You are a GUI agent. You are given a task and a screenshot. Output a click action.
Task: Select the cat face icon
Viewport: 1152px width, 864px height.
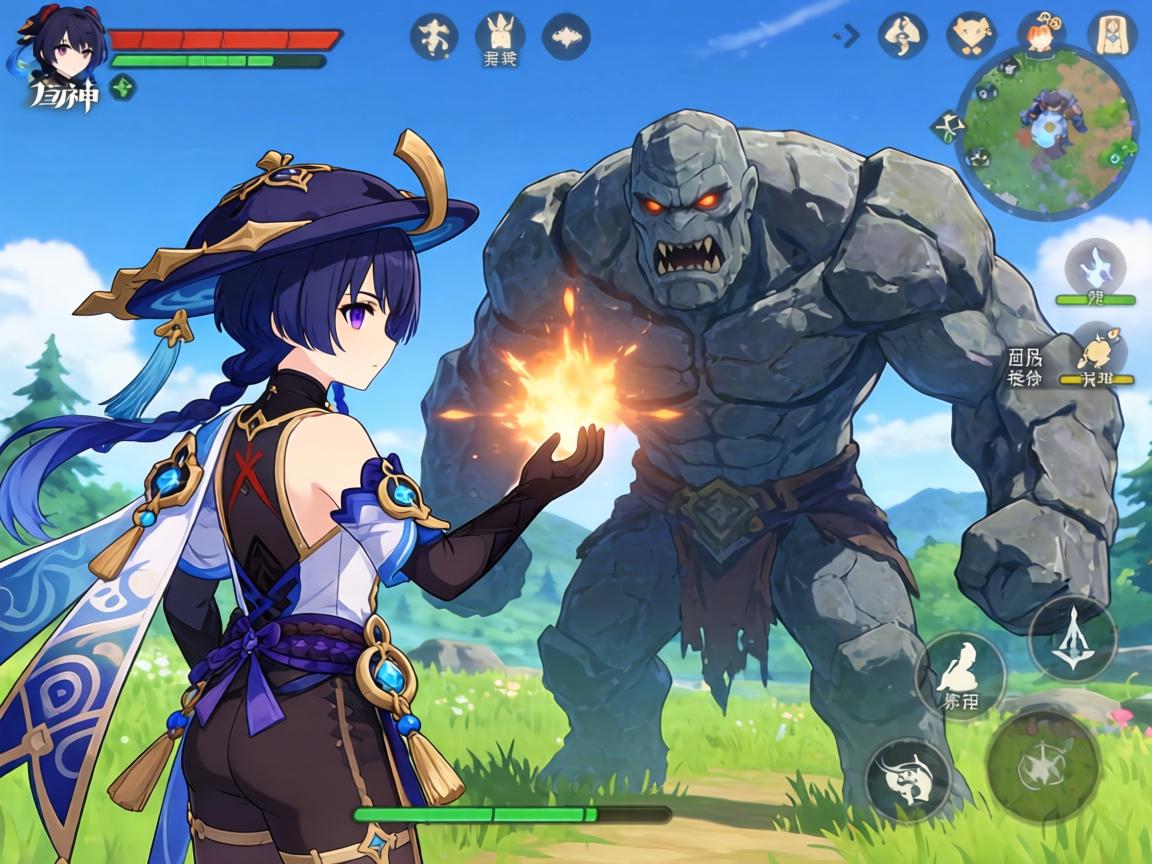click(971, 35)
